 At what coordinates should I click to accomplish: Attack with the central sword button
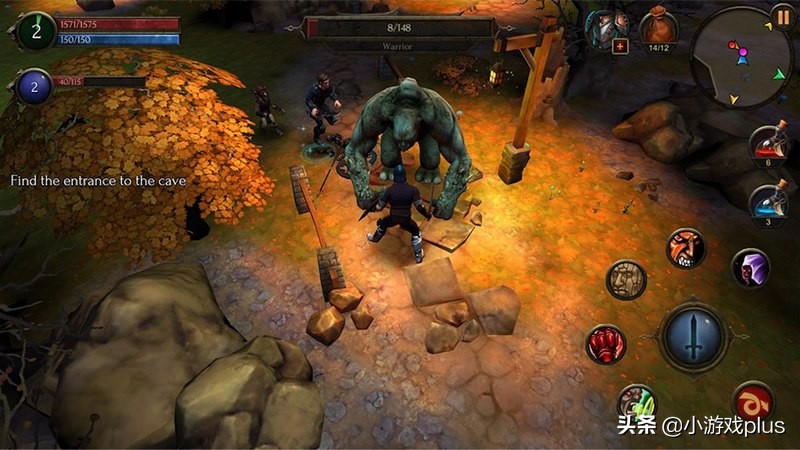(694, 337)
